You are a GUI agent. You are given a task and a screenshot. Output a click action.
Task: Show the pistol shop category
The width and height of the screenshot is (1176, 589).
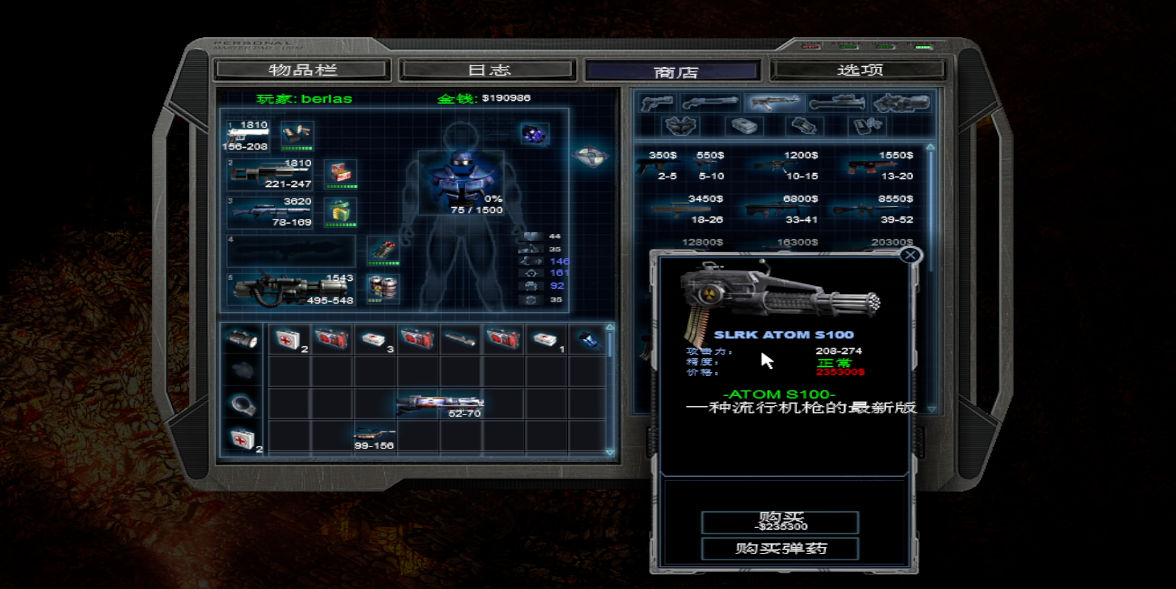(x=656, y=103)
